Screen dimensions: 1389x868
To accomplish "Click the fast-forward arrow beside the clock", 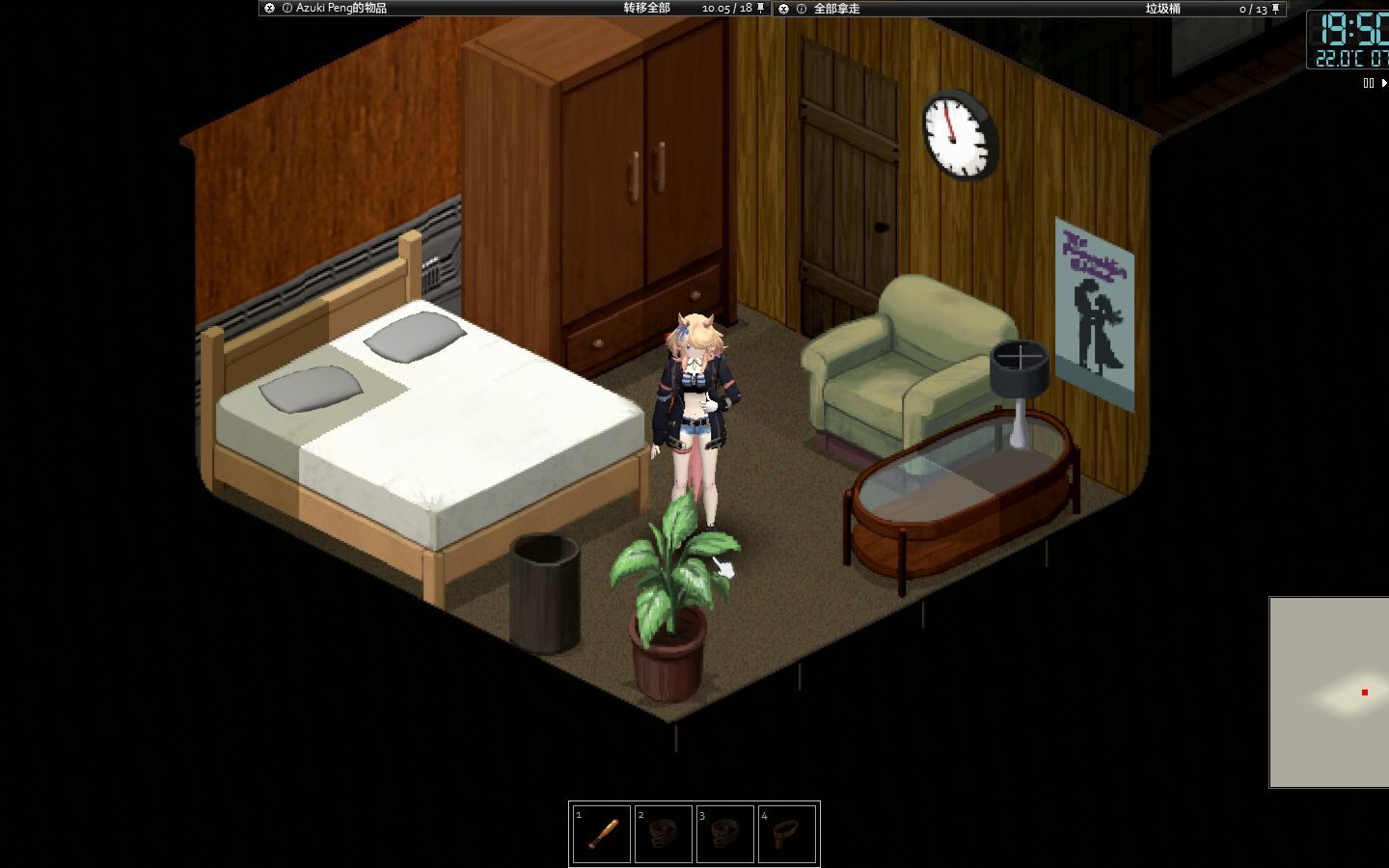I will pyautogui.click(x=1385, y=83).
